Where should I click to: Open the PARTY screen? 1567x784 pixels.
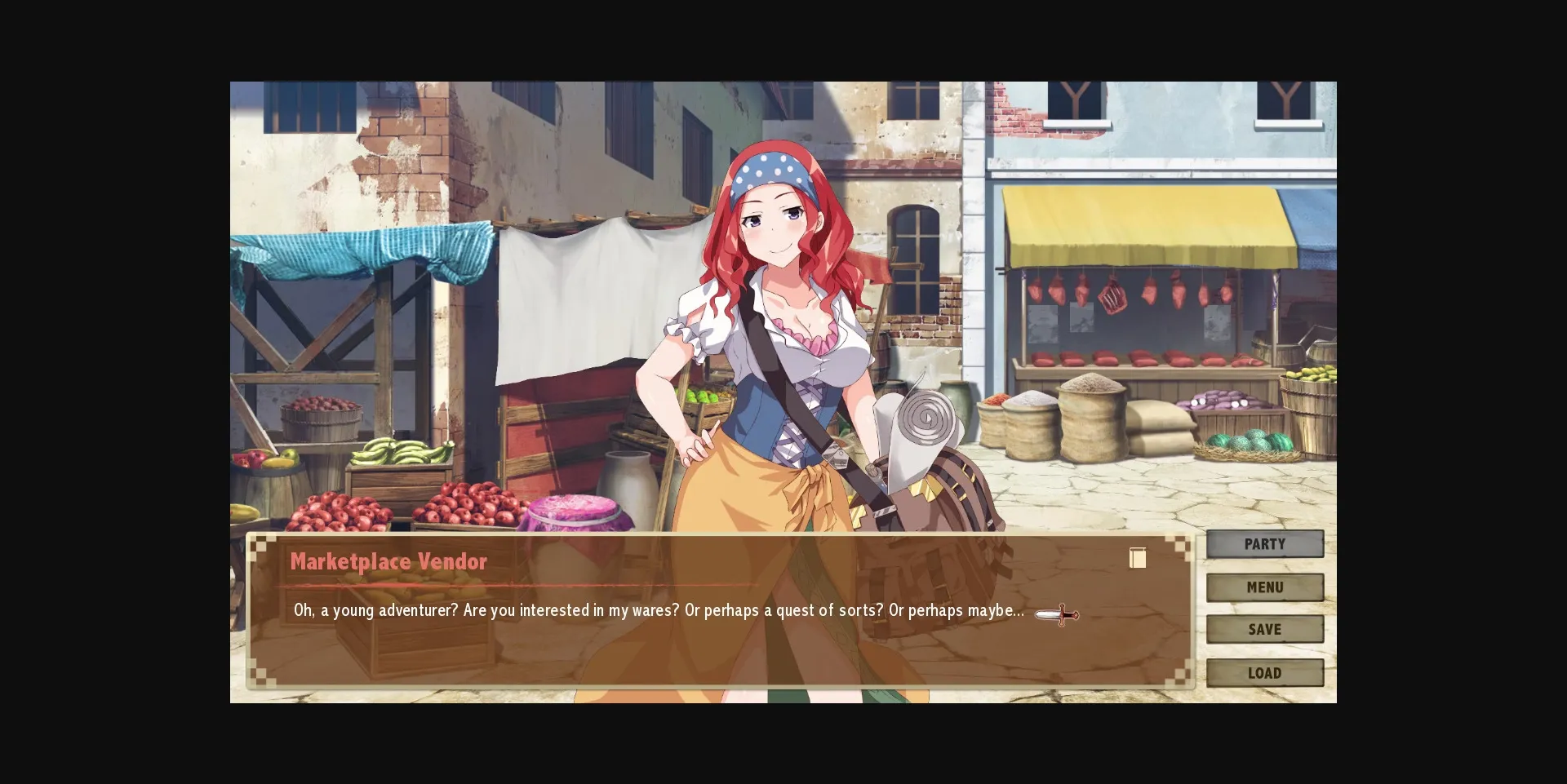coord(1265,543)
